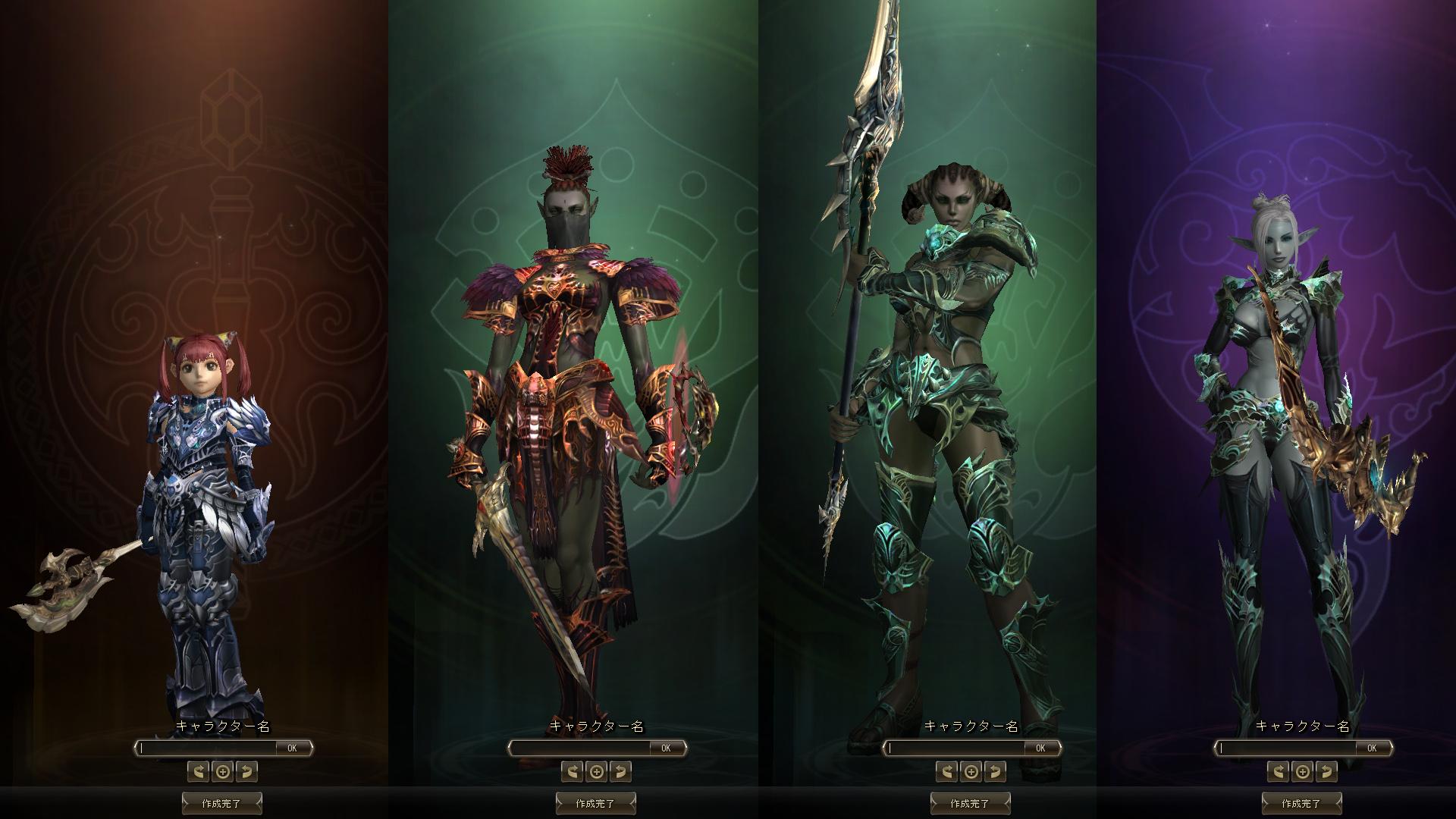The height and width of the screenshot is (819, 1456).
Task: Click the name field under the red-haired dwarf
Action: click(209, 748)
